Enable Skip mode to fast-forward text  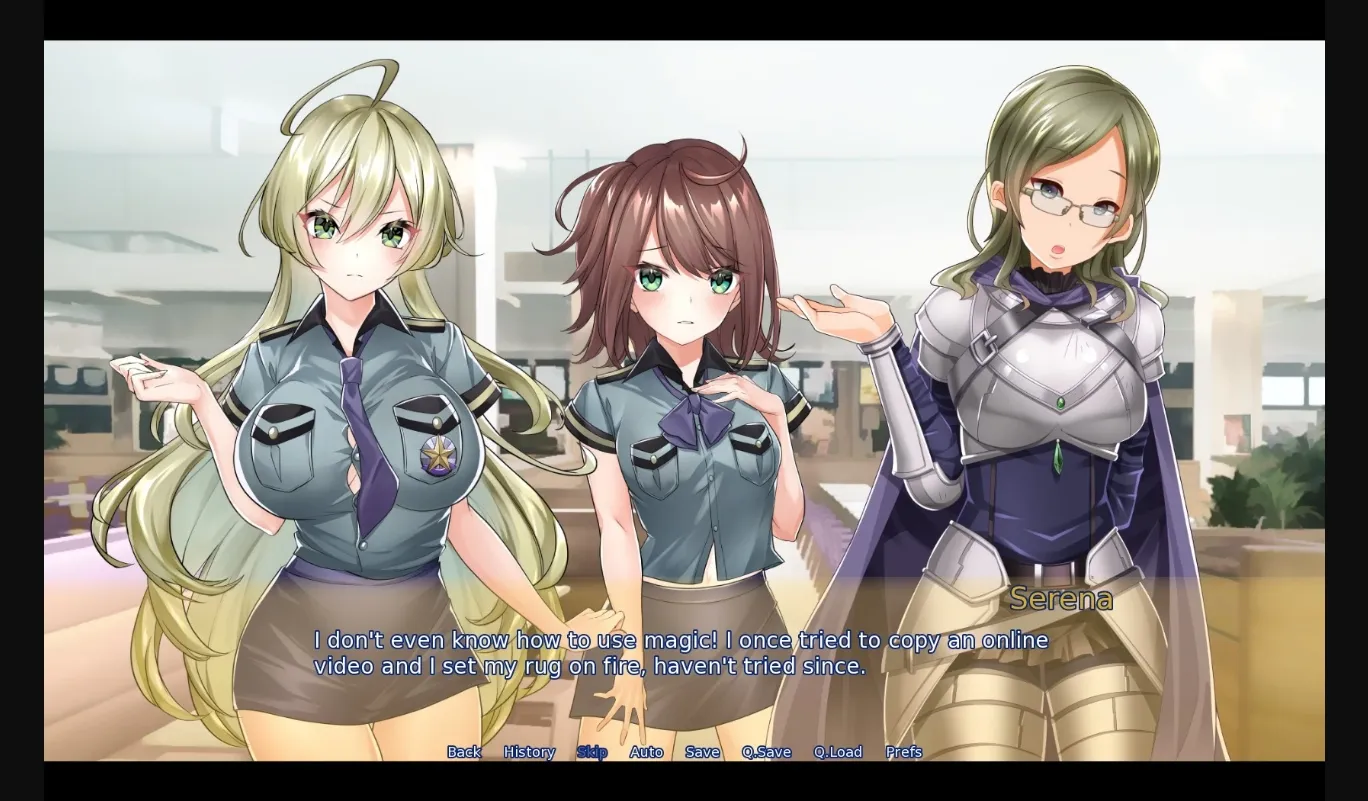pyautogui.click(x=593, y=751)
